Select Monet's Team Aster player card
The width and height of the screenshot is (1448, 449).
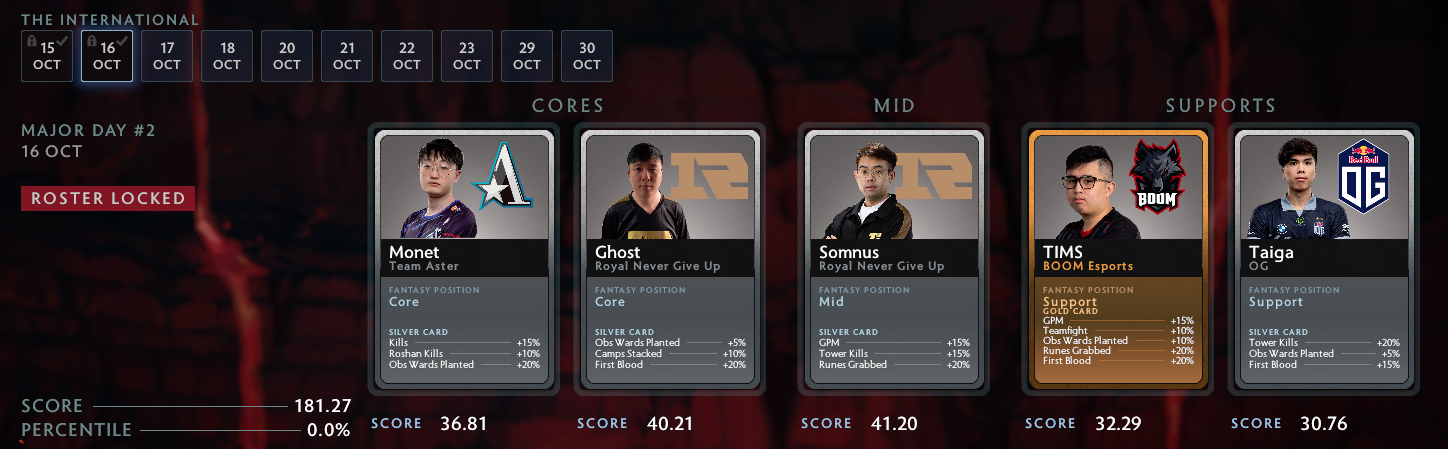[x=464, y=258]
